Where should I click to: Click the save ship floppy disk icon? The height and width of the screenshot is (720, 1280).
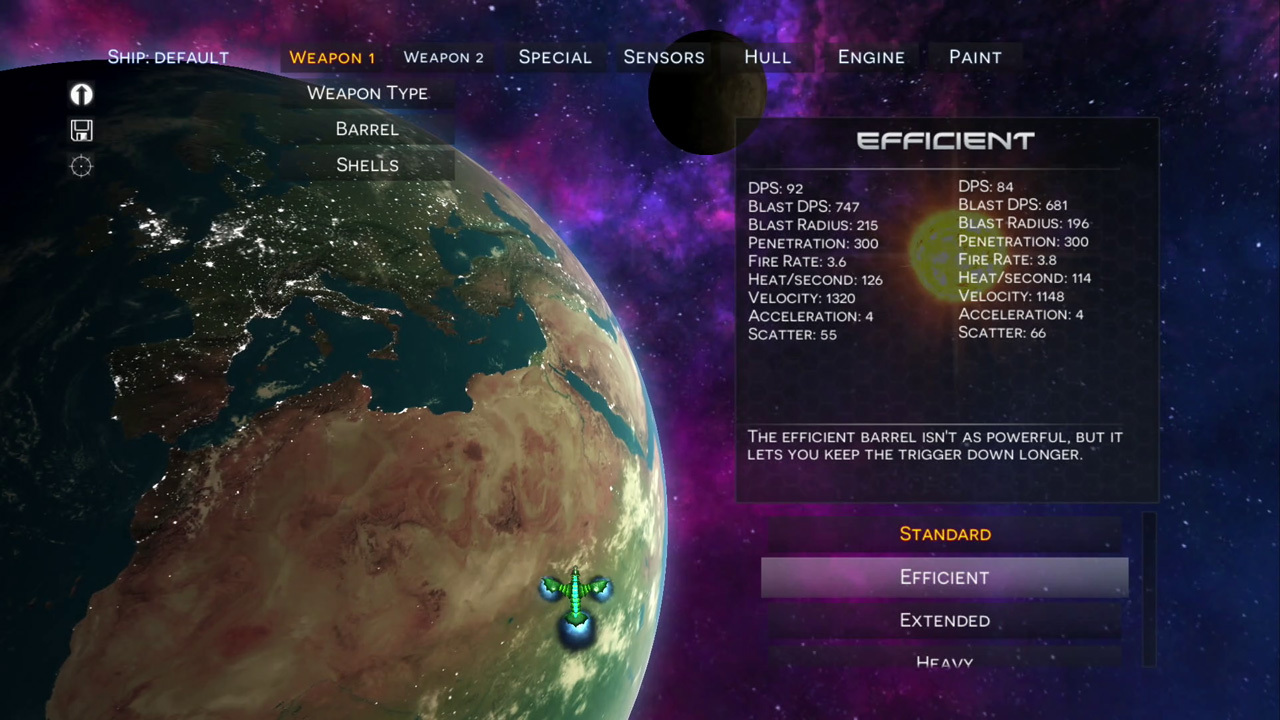[x=81, y=130]
